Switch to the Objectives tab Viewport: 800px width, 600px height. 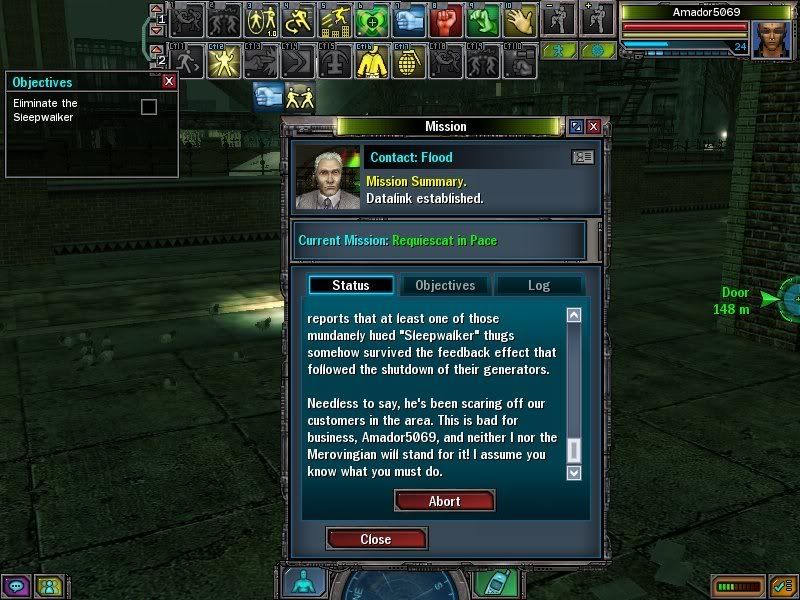coord(445,285)
